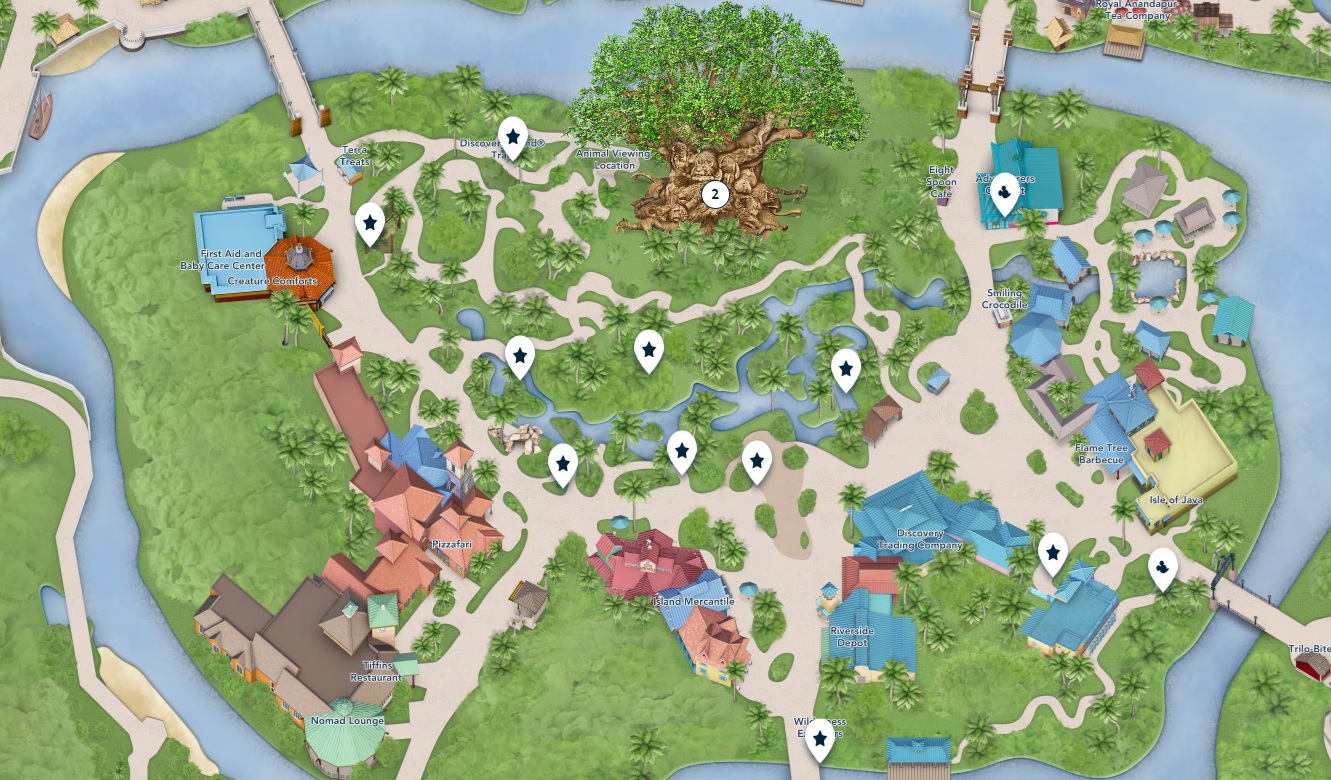Click the Tiffins Restaurant label
This screenshot has height=780, width=1331.
click(x=376, y=671)
